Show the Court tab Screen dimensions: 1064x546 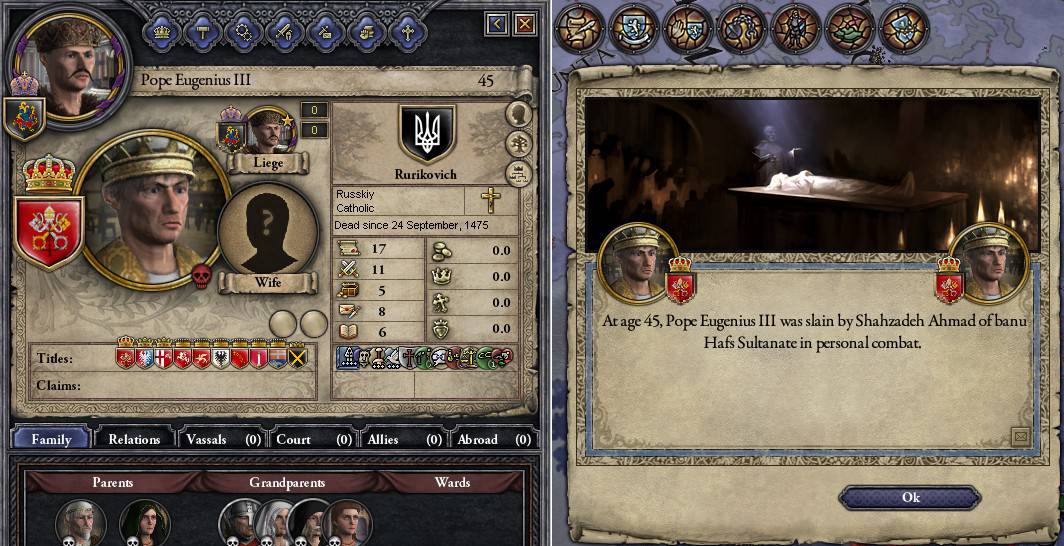pyautogui.click(x=312, y=439)
